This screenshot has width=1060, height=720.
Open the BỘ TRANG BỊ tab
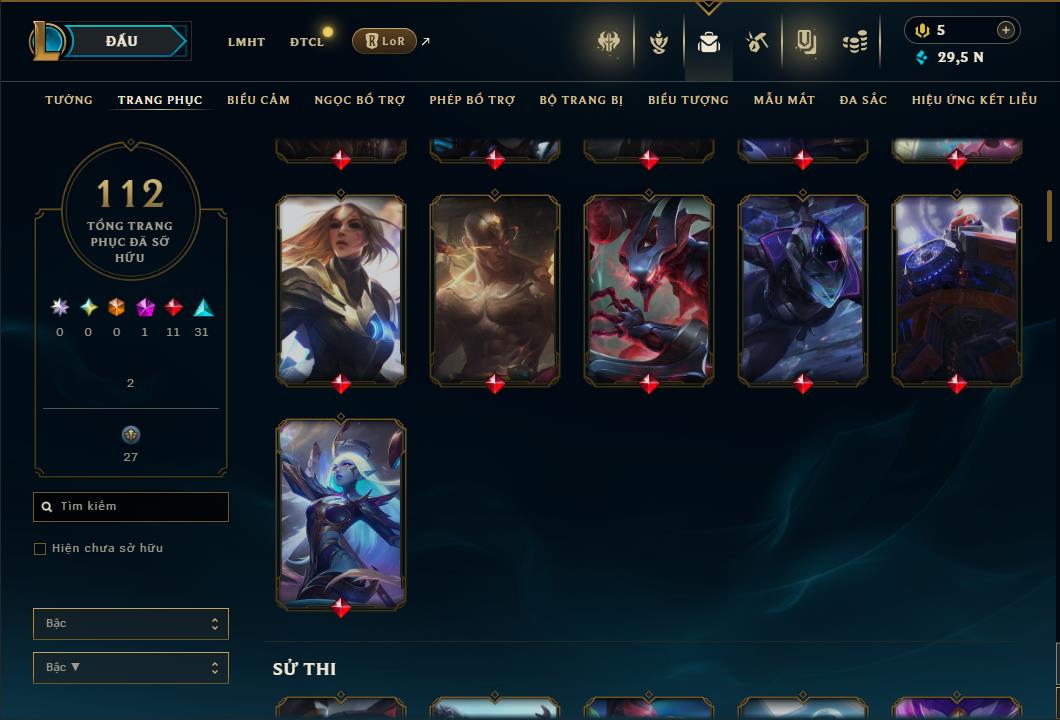(x=581, y=100)
